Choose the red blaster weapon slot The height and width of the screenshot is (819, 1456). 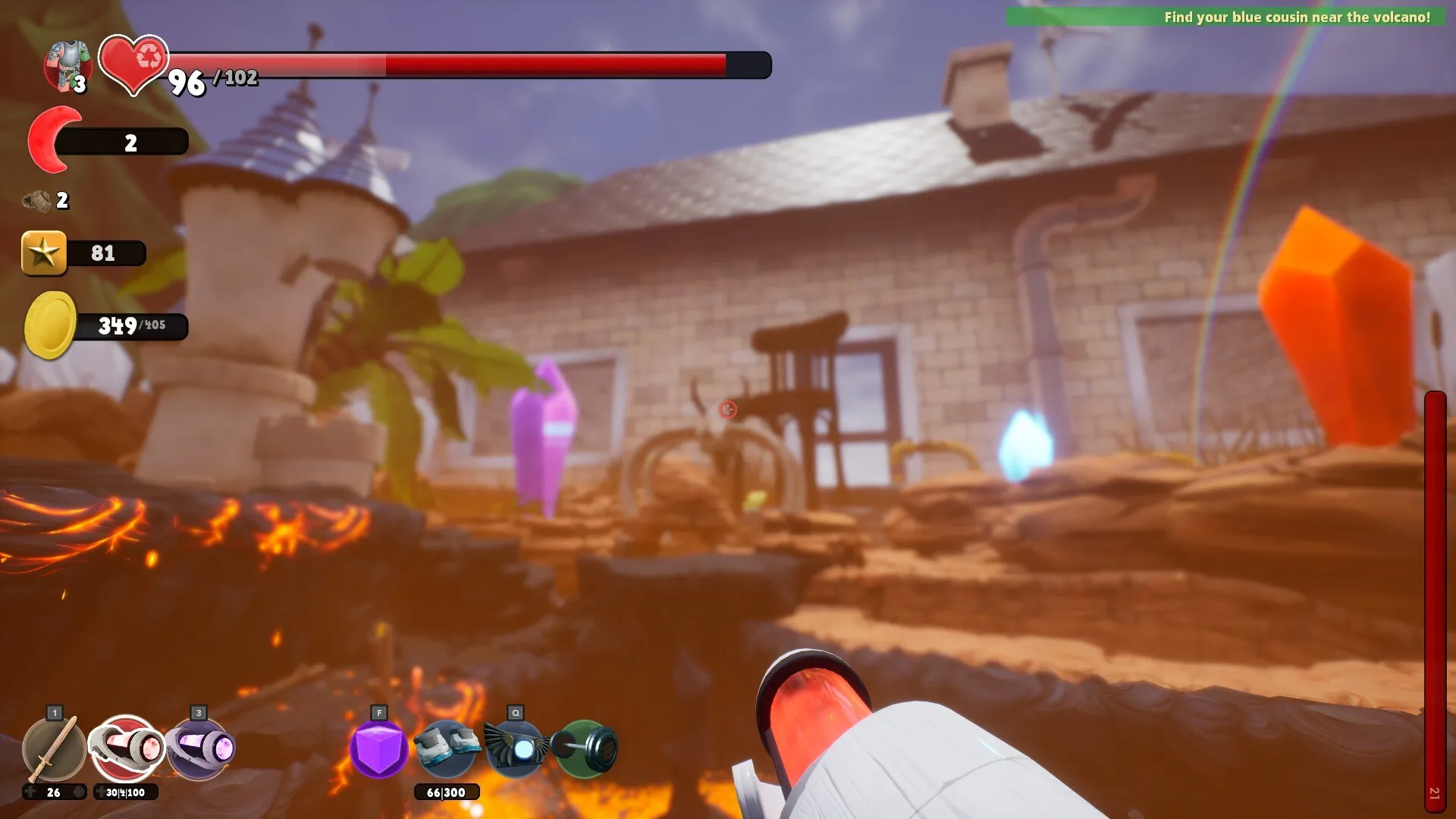(x=127, y=748)
